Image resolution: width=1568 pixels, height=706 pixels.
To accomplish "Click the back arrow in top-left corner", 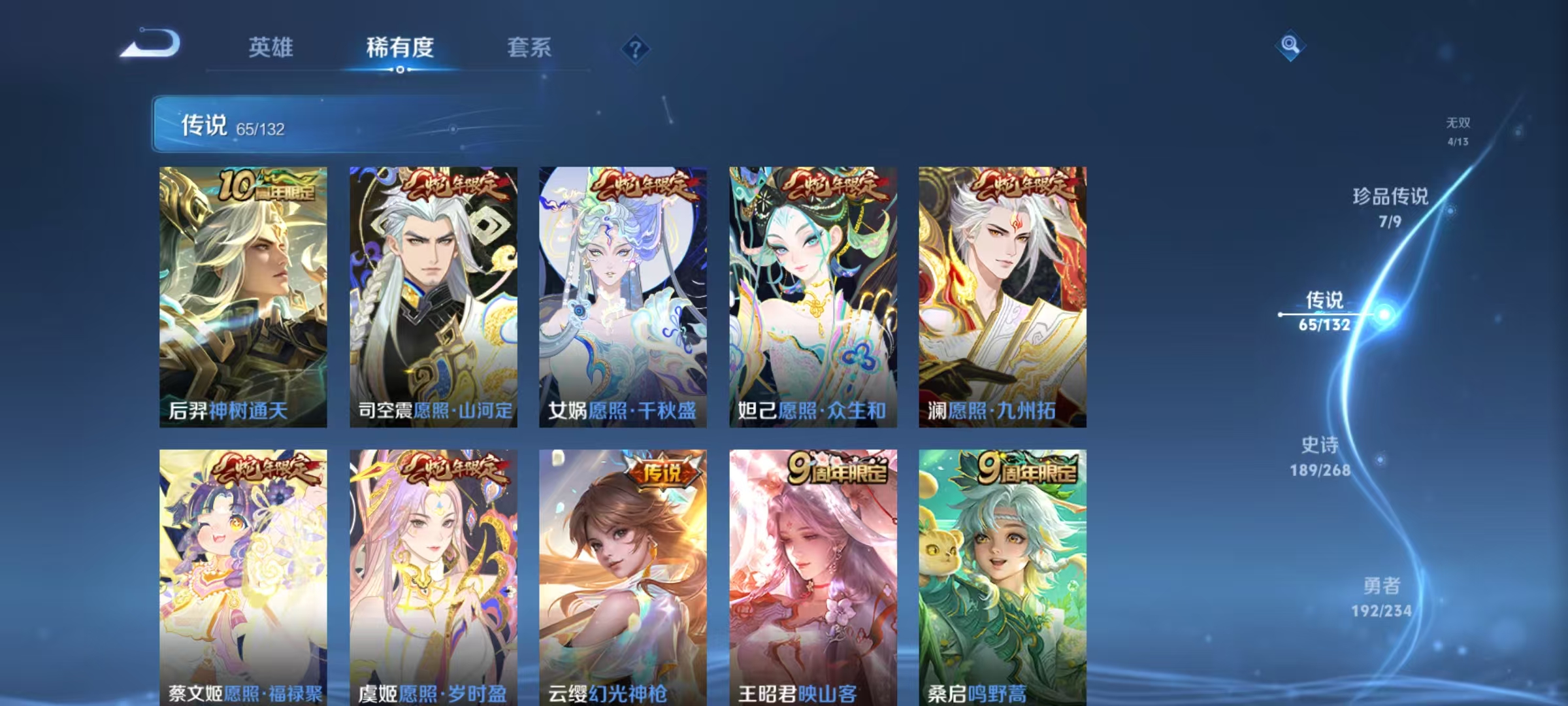I will point(153,47).
